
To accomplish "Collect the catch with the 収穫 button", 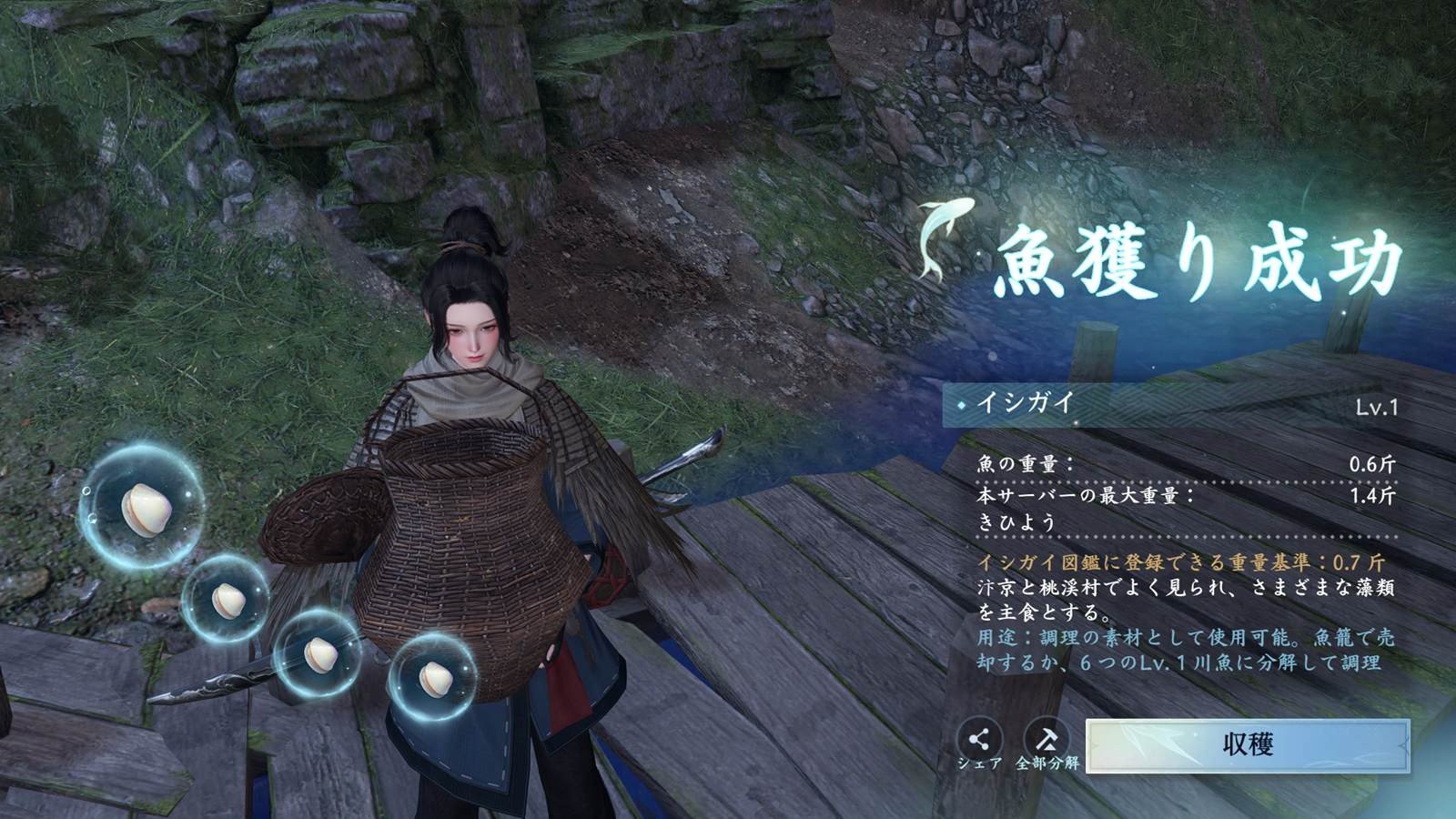I will pyautogui.click(x=1247, y=745).
